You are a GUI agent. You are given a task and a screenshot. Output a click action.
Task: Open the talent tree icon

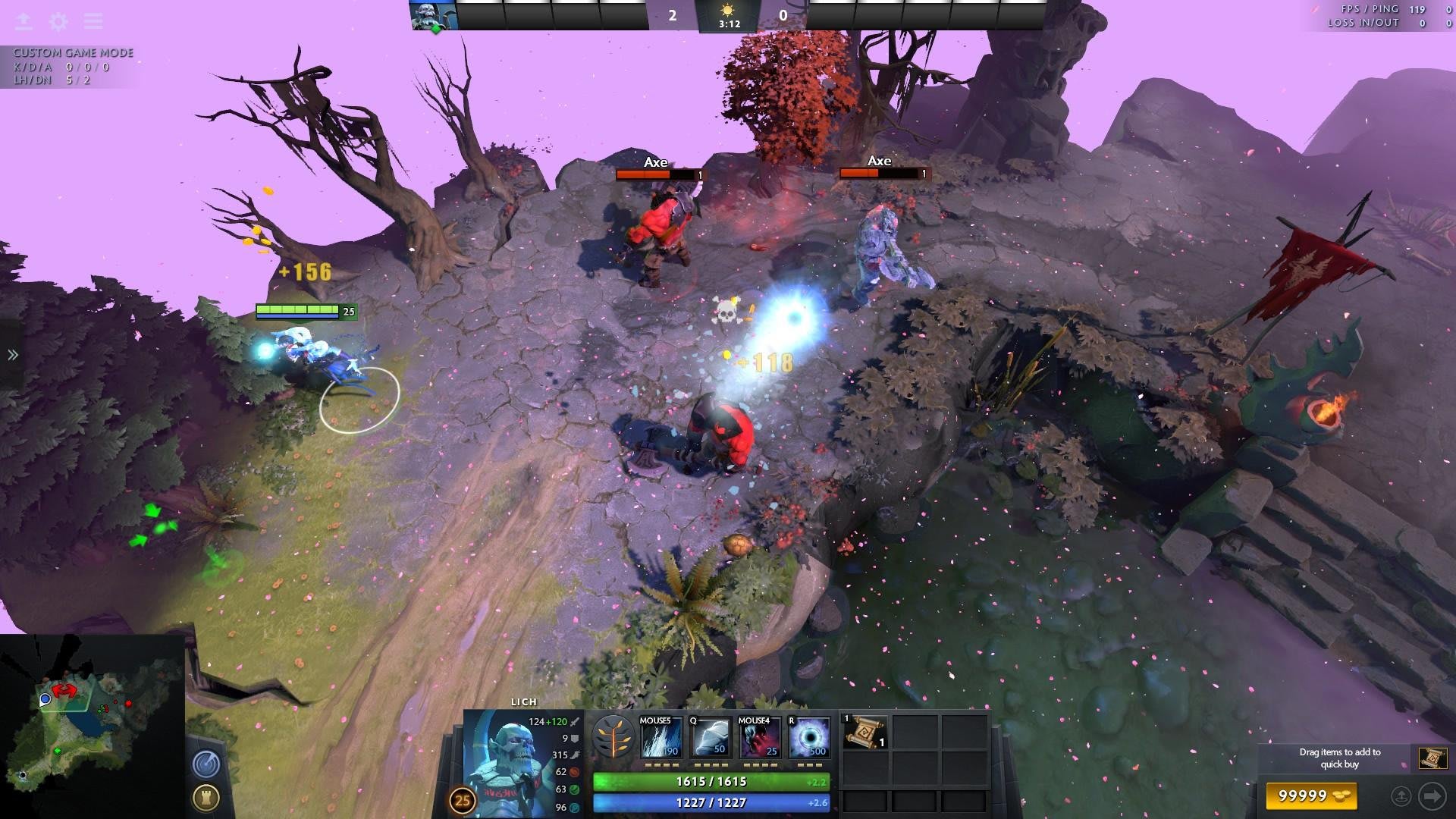613,737
